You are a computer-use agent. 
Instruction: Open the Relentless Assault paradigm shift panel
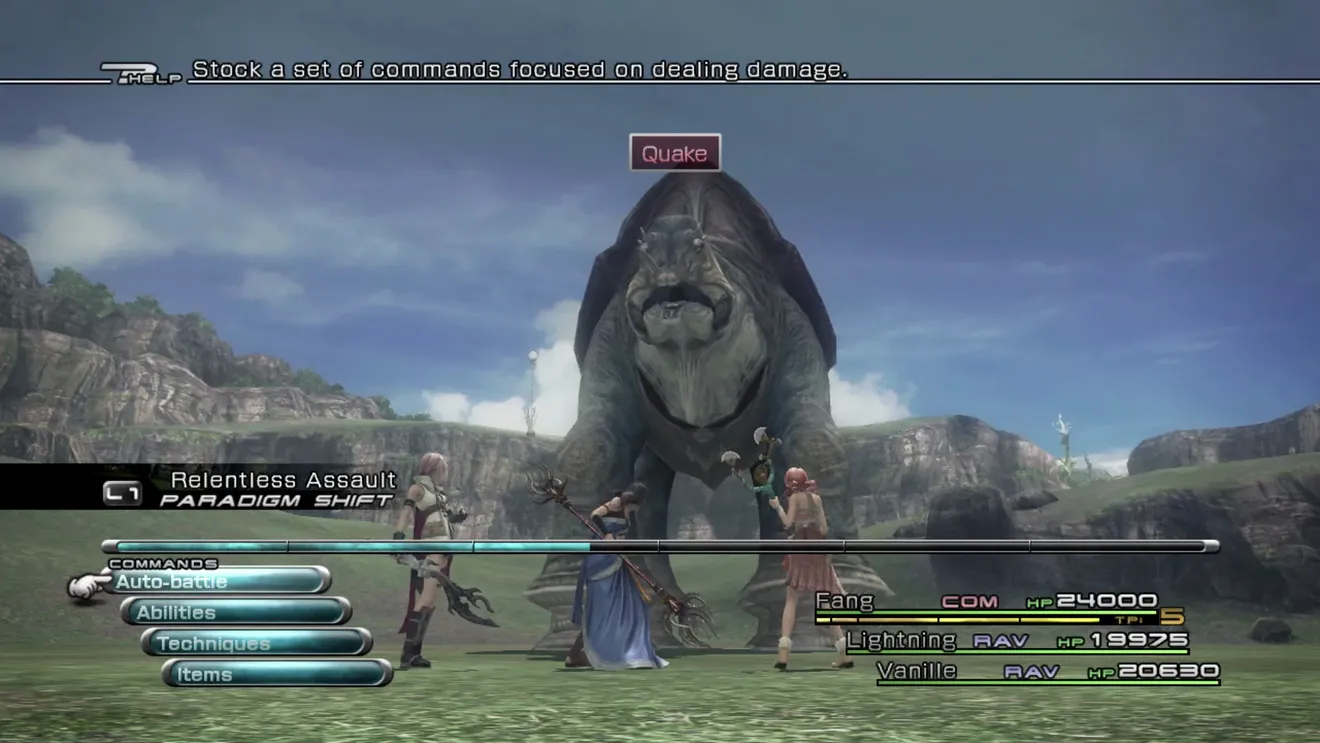tap(250, 488)
